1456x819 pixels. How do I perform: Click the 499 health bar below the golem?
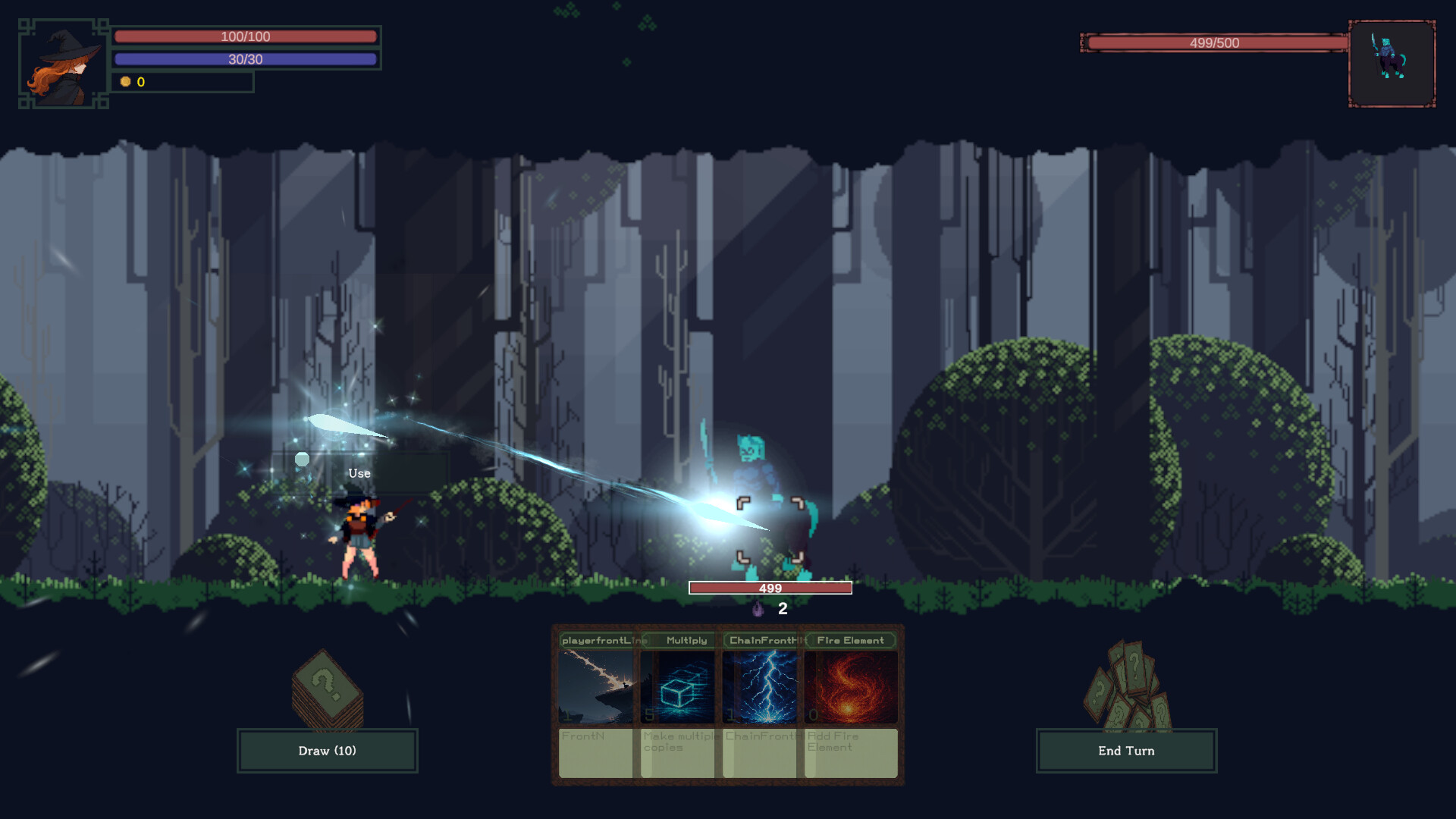tap(770, 587)
